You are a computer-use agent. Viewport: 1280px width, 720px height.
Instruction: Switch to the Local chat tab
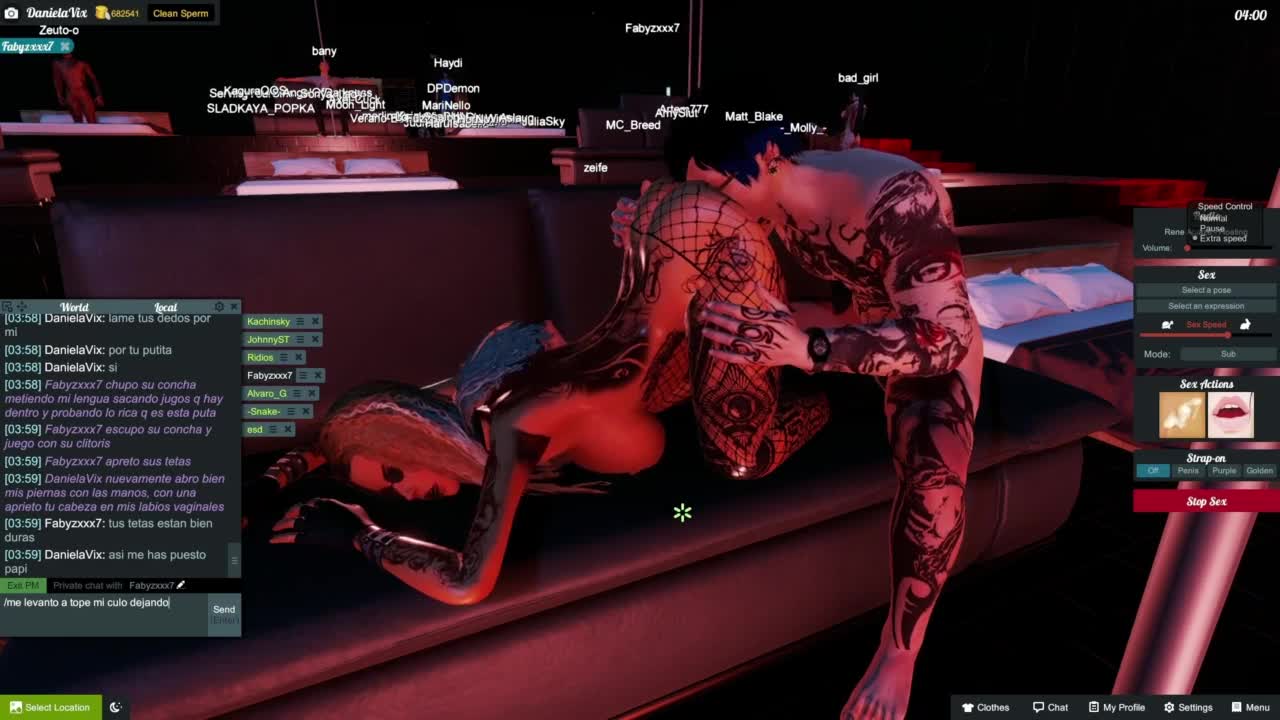tap(165, 307)
